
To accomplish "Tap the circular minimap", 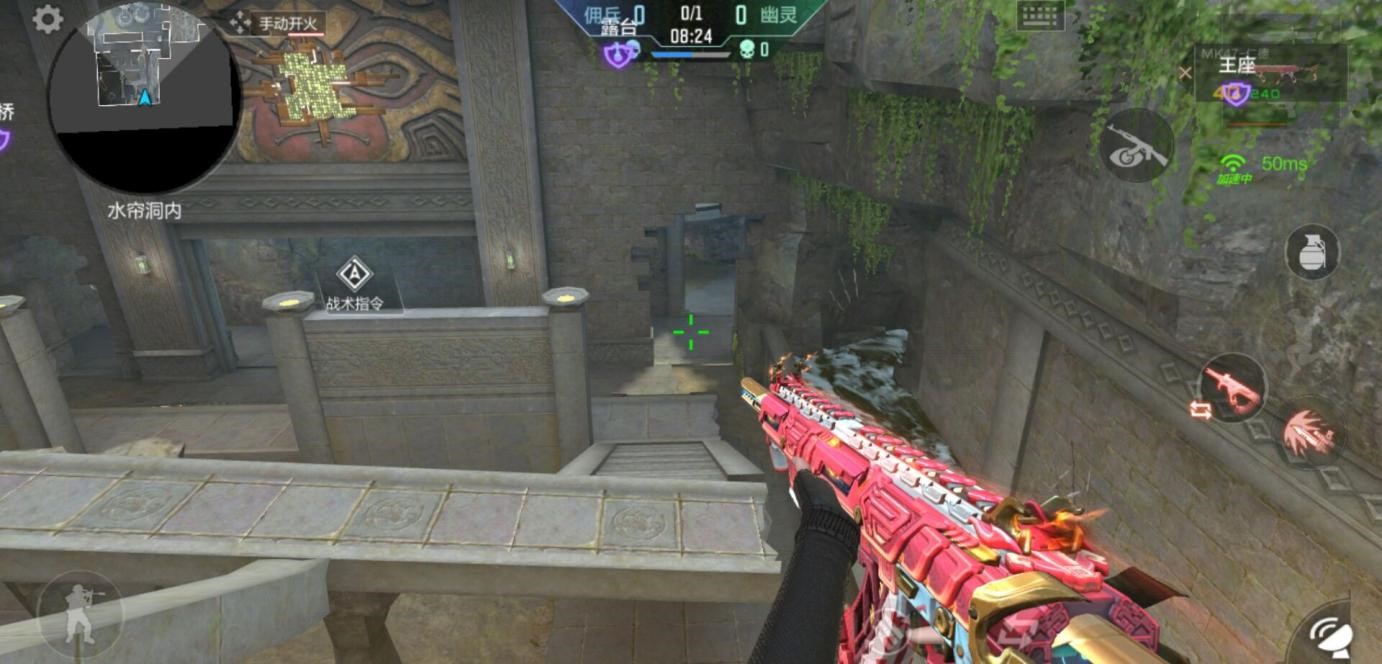I will pyautogui.click(x=144, y=98).
